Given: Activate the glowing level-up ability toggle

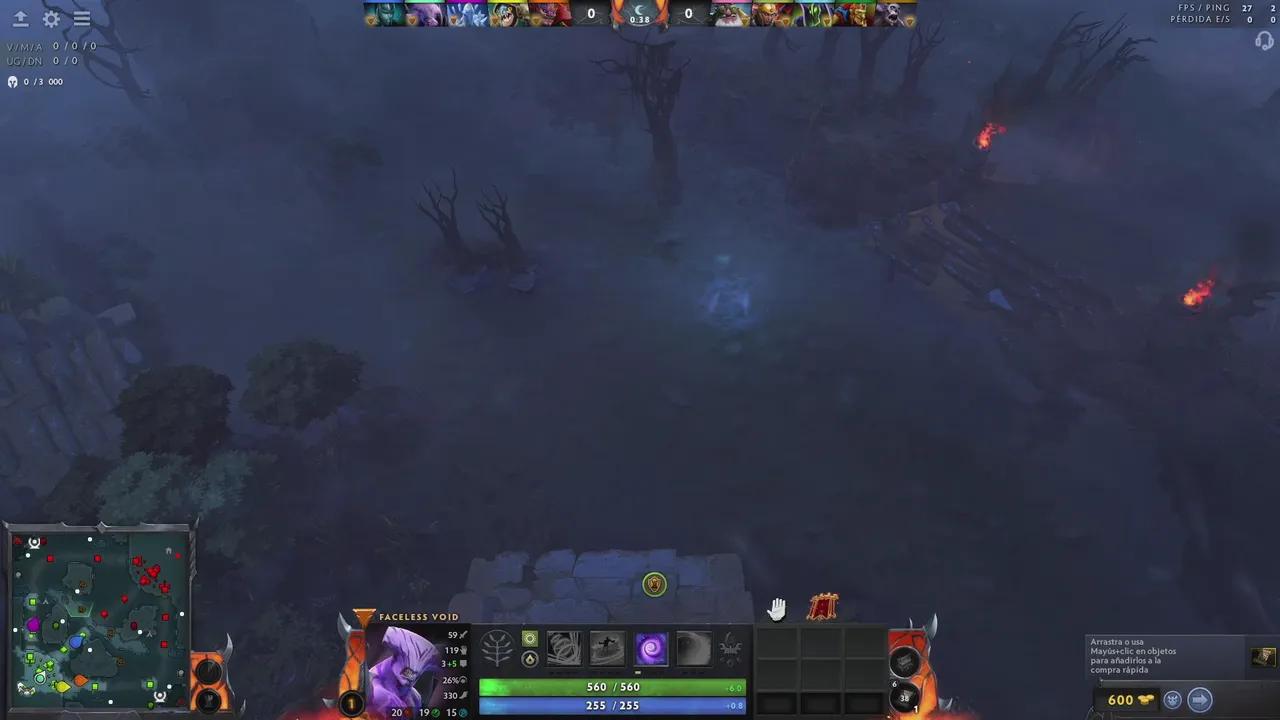Looking at the screenshot, I should coord(529,638).
